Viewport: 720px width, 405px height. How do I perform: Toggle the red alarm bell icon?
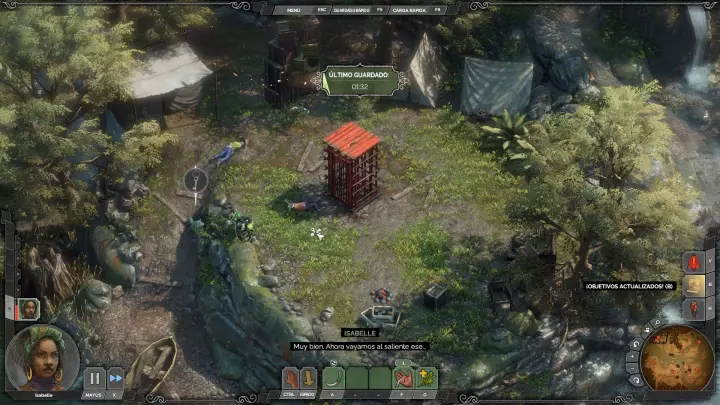pos(695,262)
